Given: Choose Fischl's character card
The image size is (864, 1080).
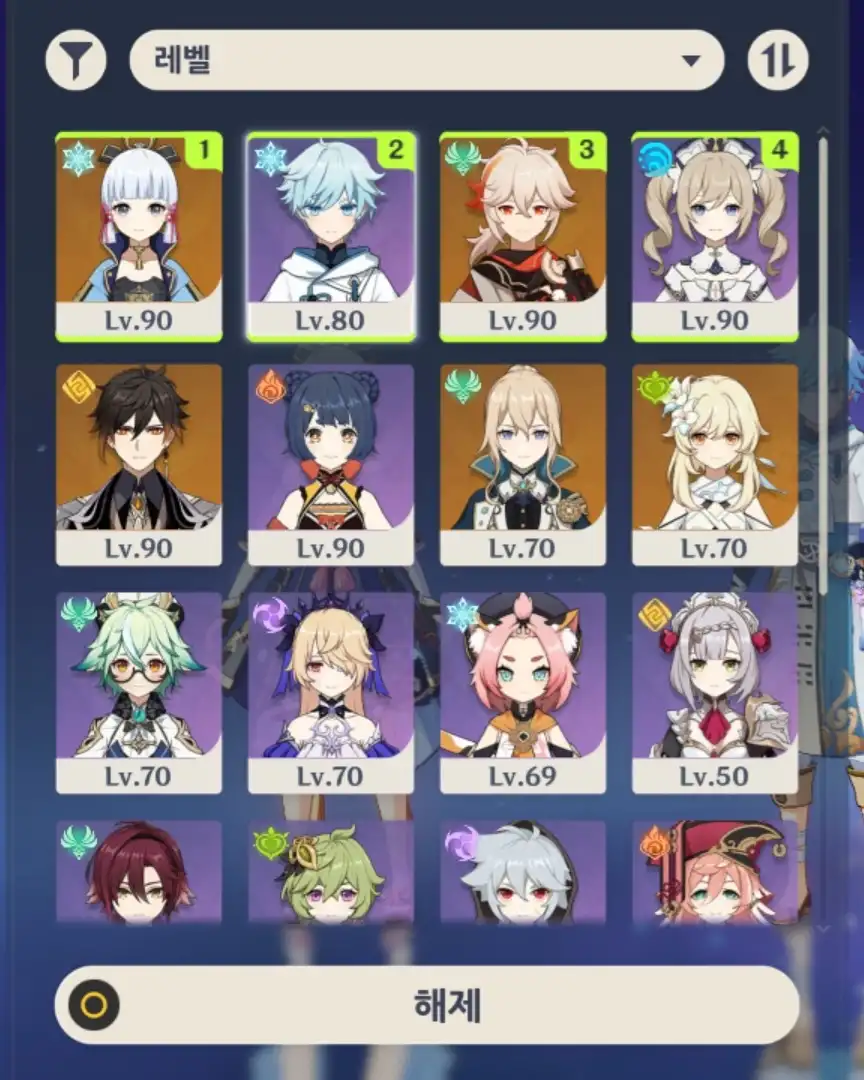Looking at the screenshot, I should [x=331, y=692].
